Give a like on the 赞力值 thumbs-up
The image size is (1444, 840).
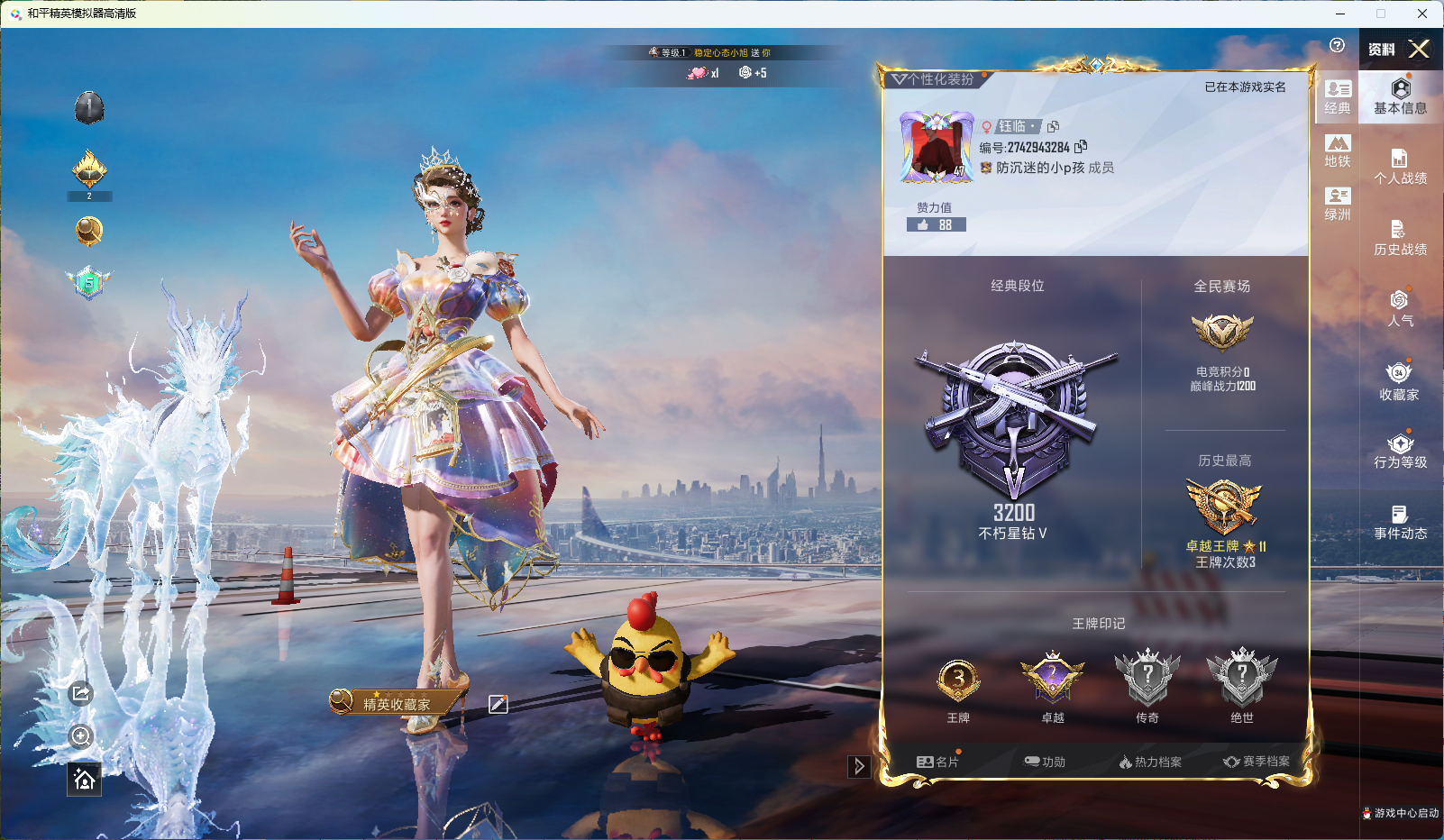coord(923,224)
